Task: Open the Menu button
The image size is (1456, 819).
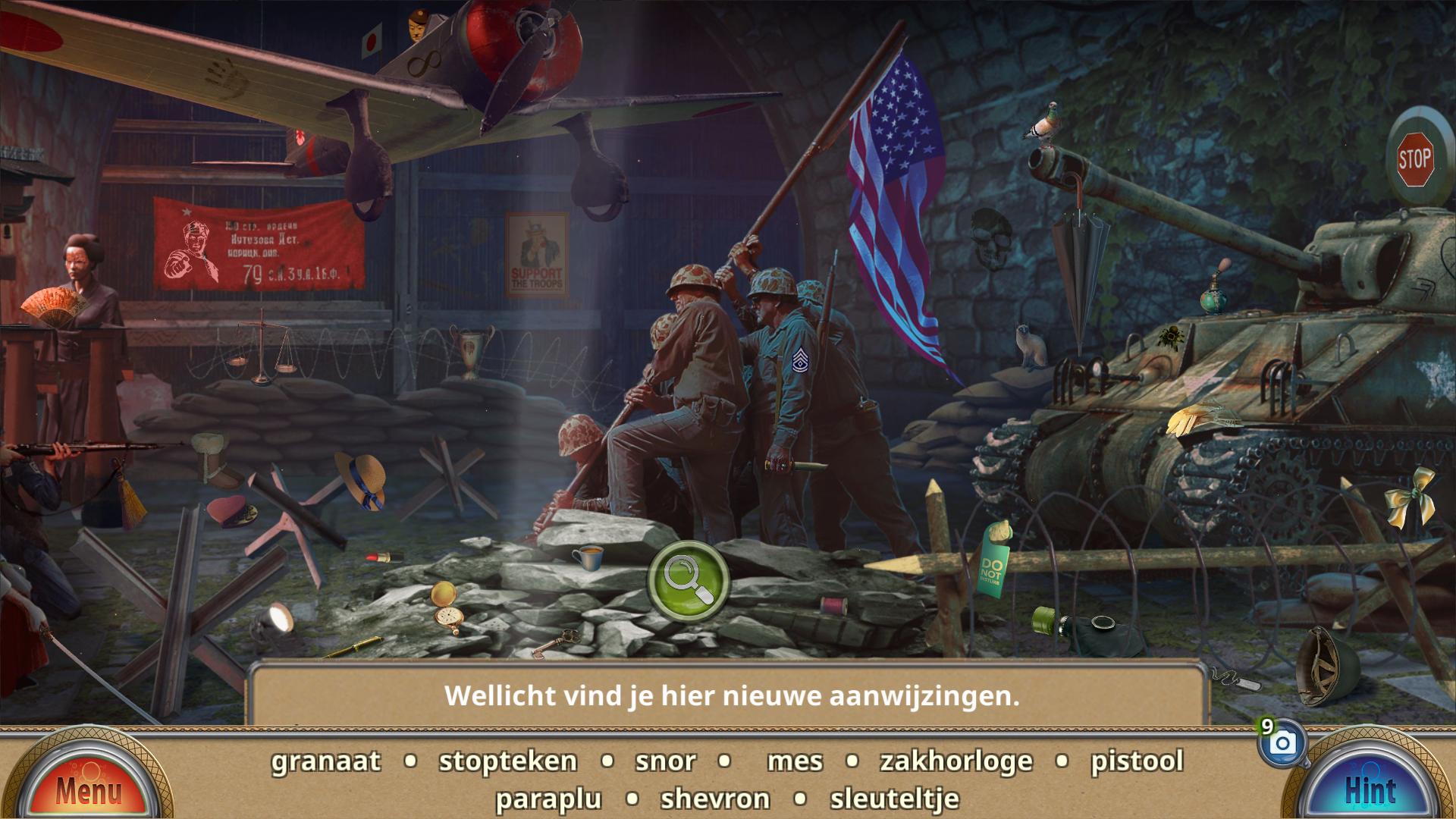Action: 87,789
